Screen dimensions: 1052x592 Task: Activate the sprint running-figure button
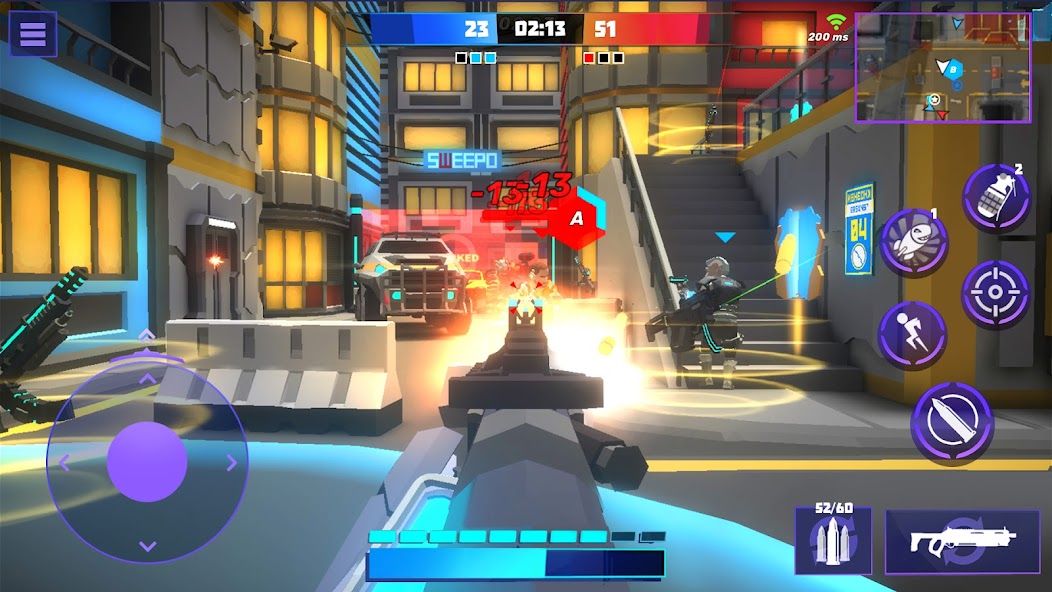[x=912, y=334]
